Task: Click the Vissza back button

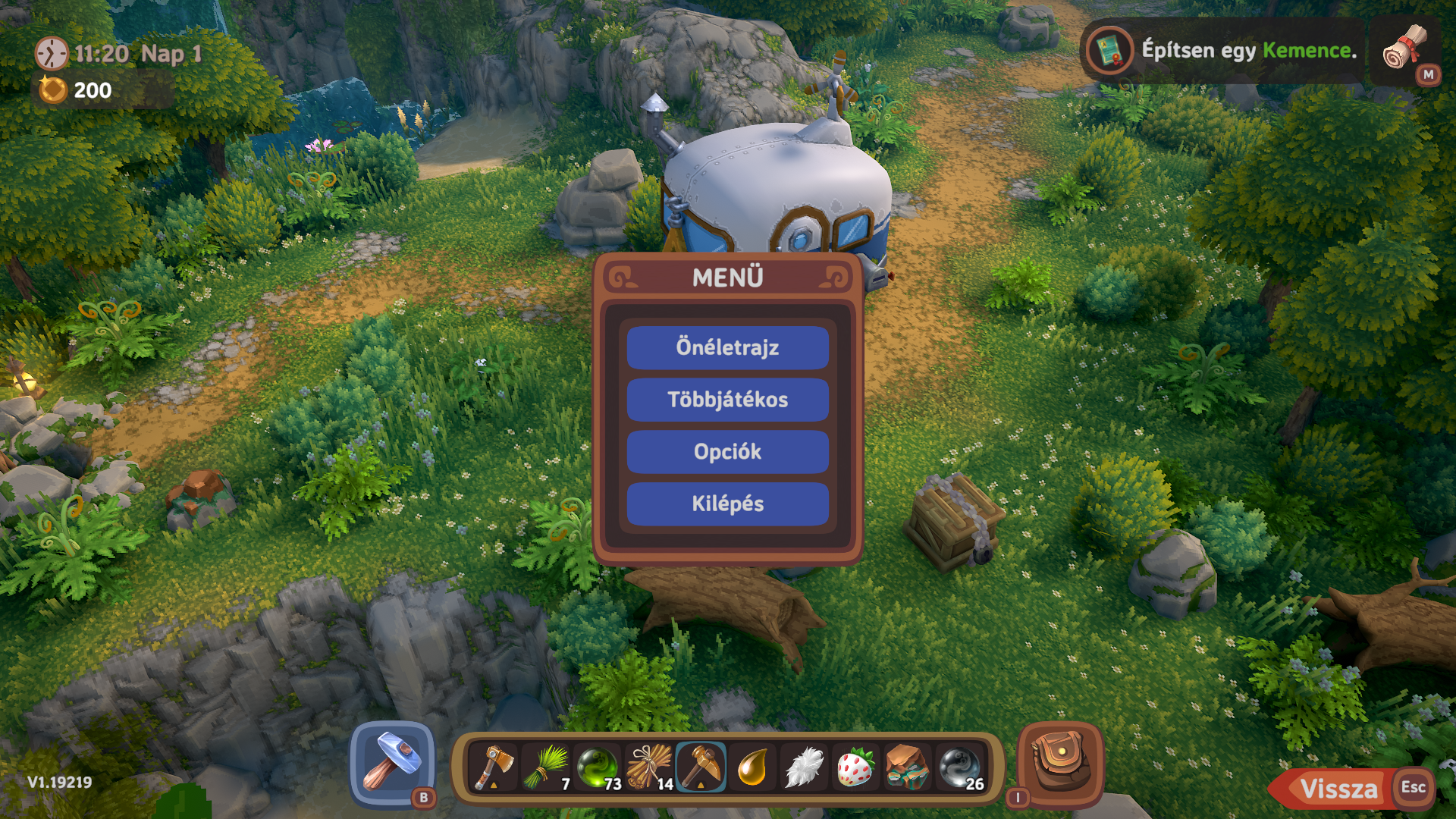Action: click(1338, 789)
